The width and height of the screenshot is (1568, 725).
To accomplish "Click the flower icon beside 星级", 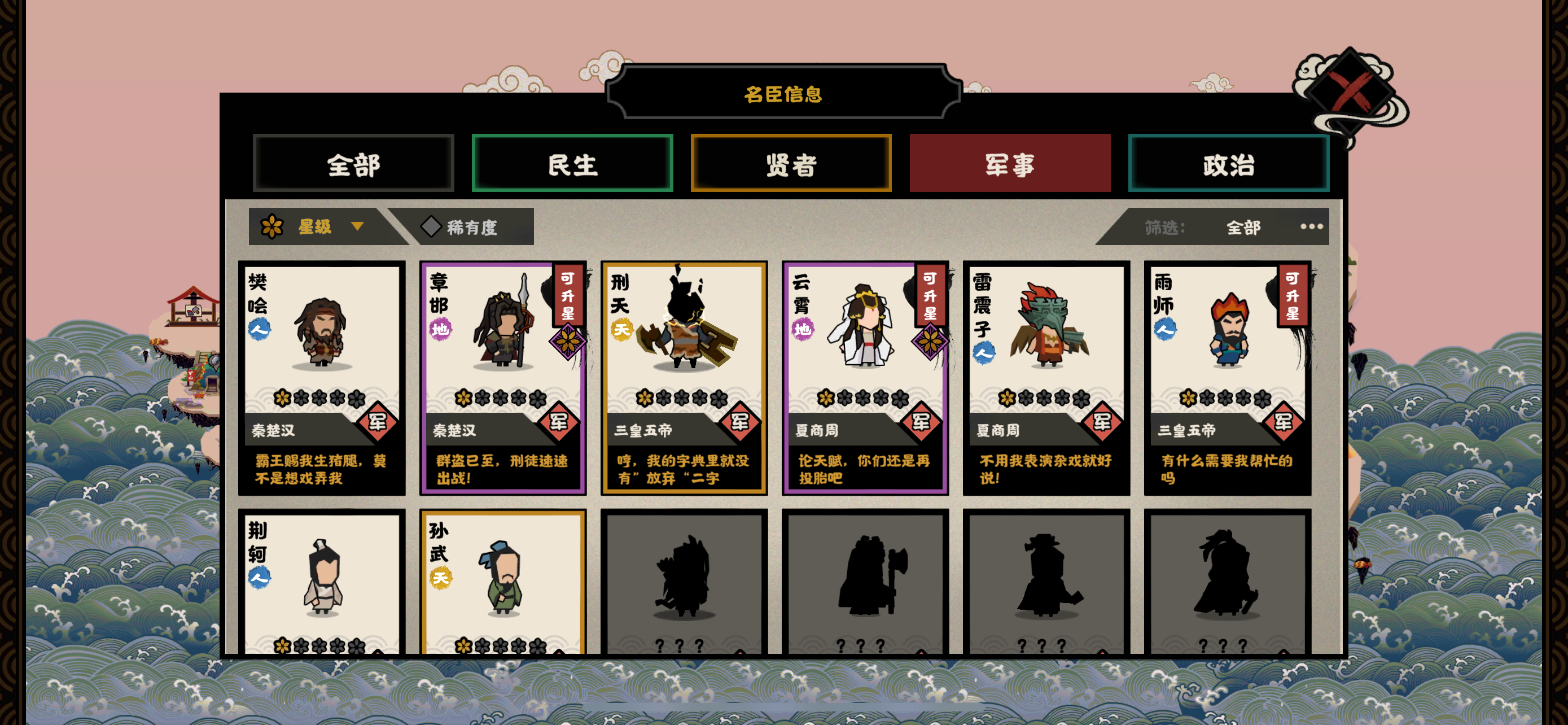I will click(x=272, y=226).
